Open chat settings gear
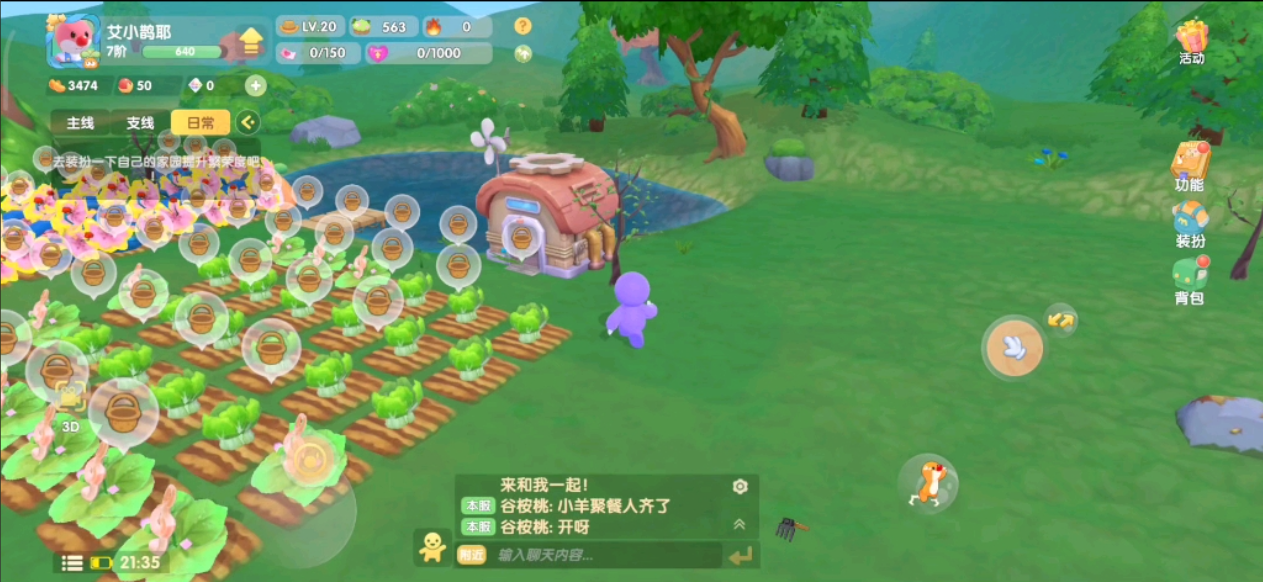This screenshot has width=1263, height=582. (740, 487)
